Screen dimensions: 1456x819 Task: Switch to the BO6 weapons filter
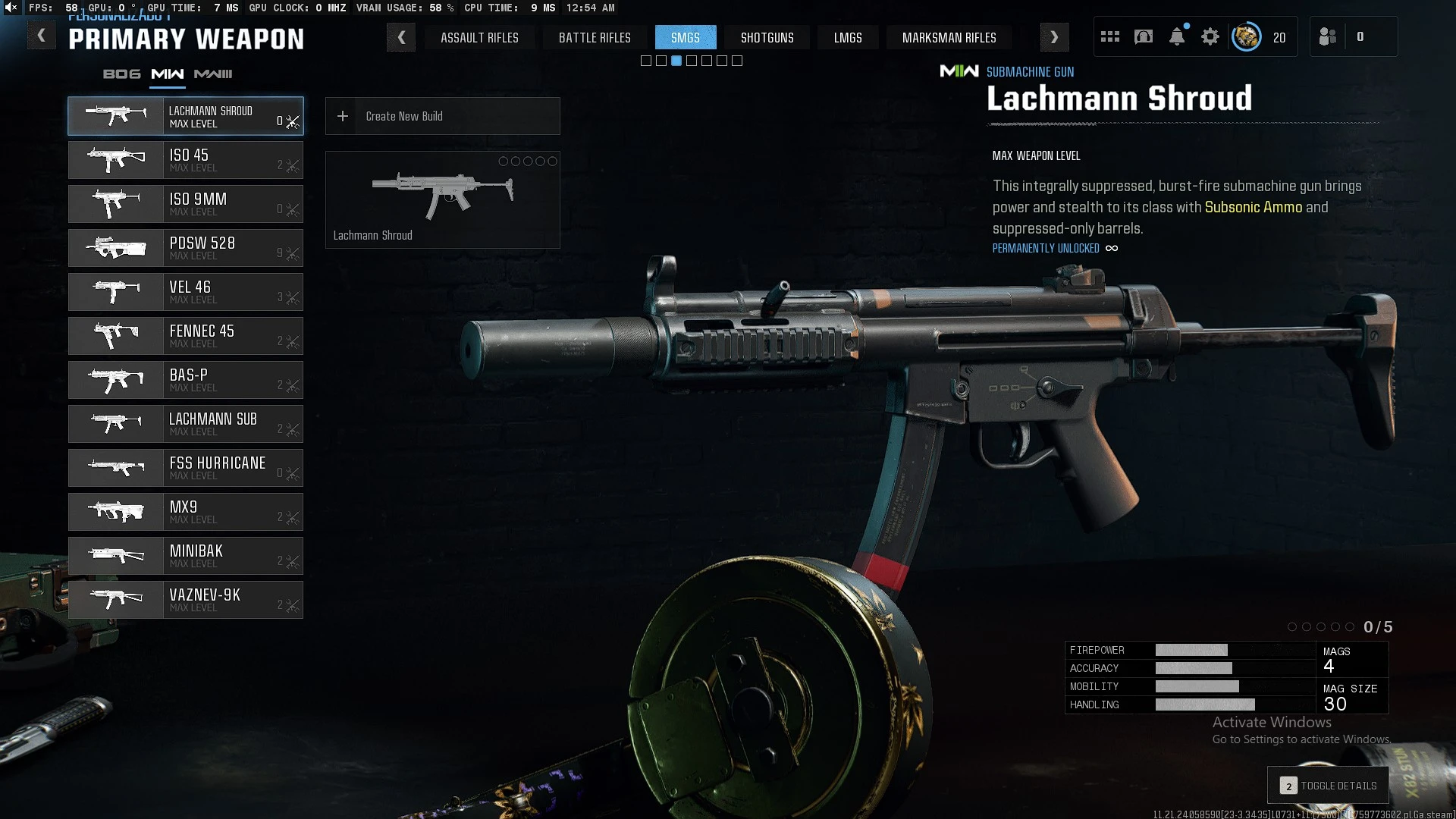122,74
